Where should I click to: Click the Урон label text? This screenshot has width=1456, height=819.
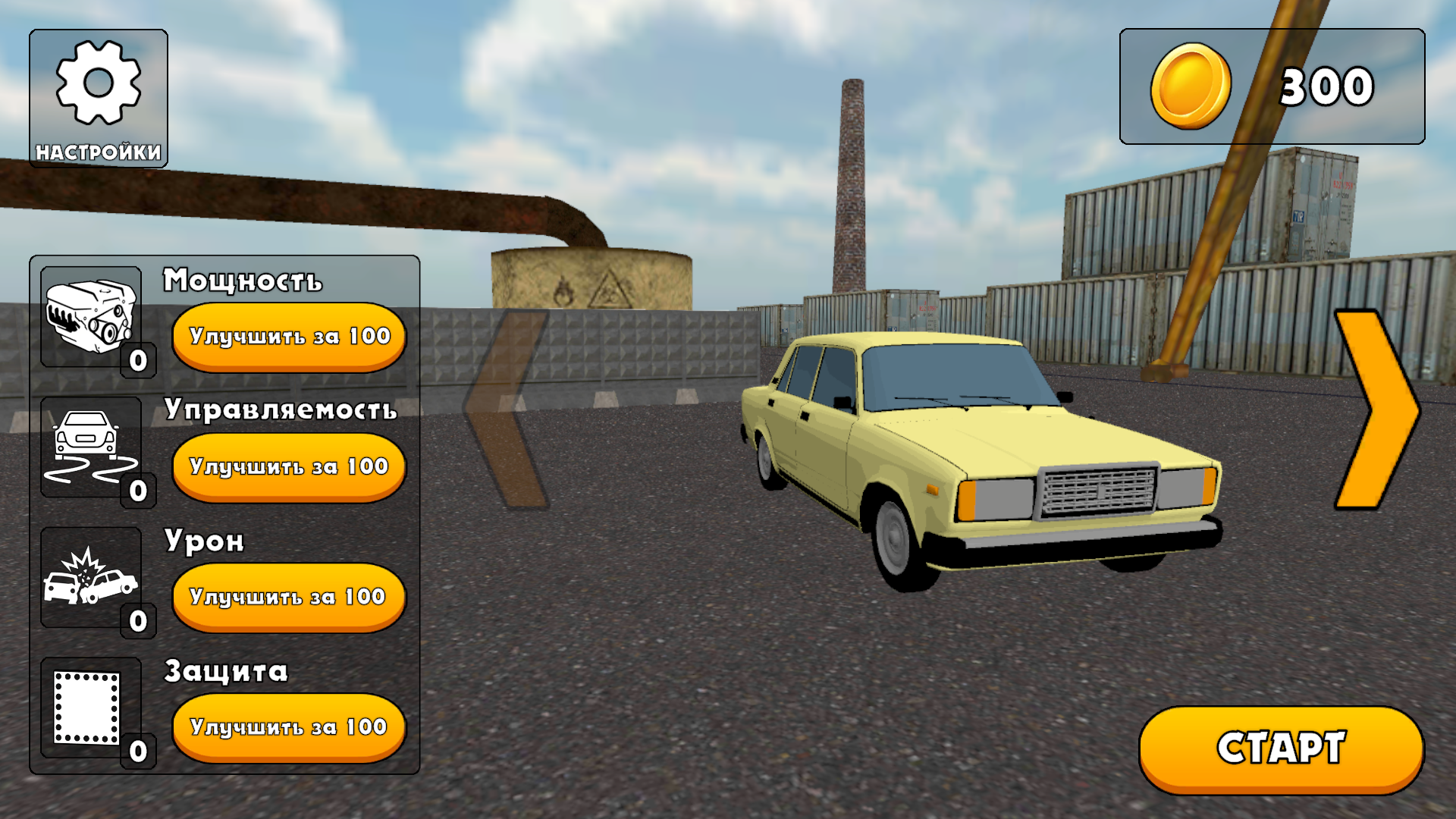point(203,540)
